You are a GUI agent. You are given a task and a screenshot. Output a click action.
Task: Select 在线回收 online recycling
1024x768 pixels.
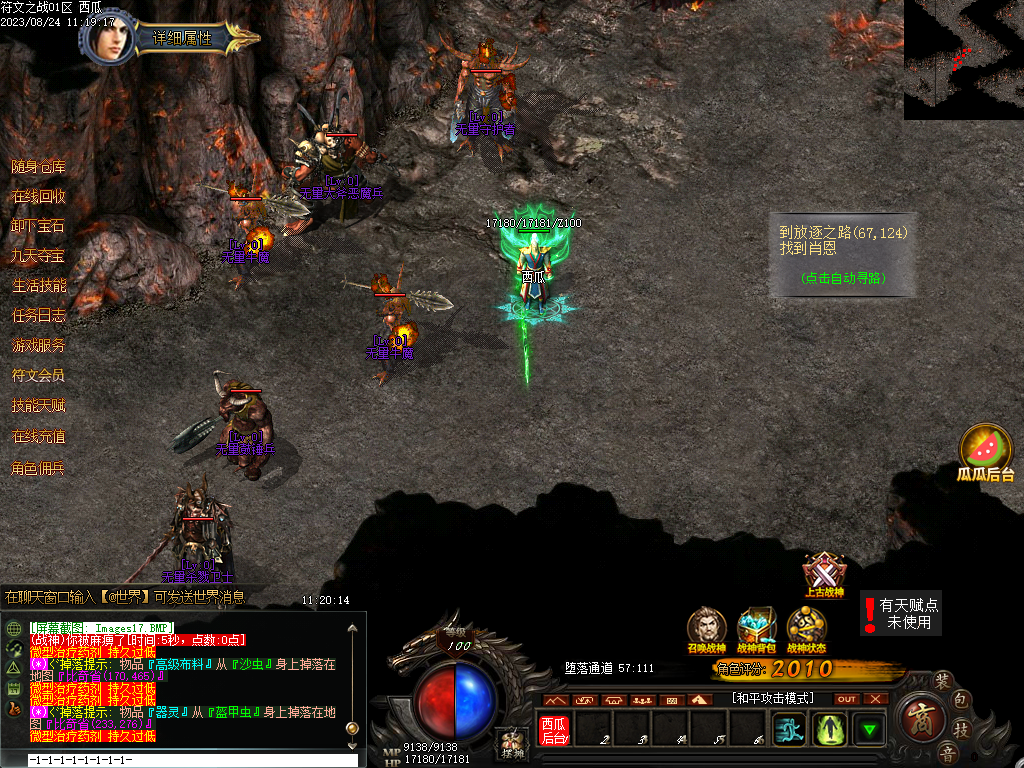coord(39,197)
